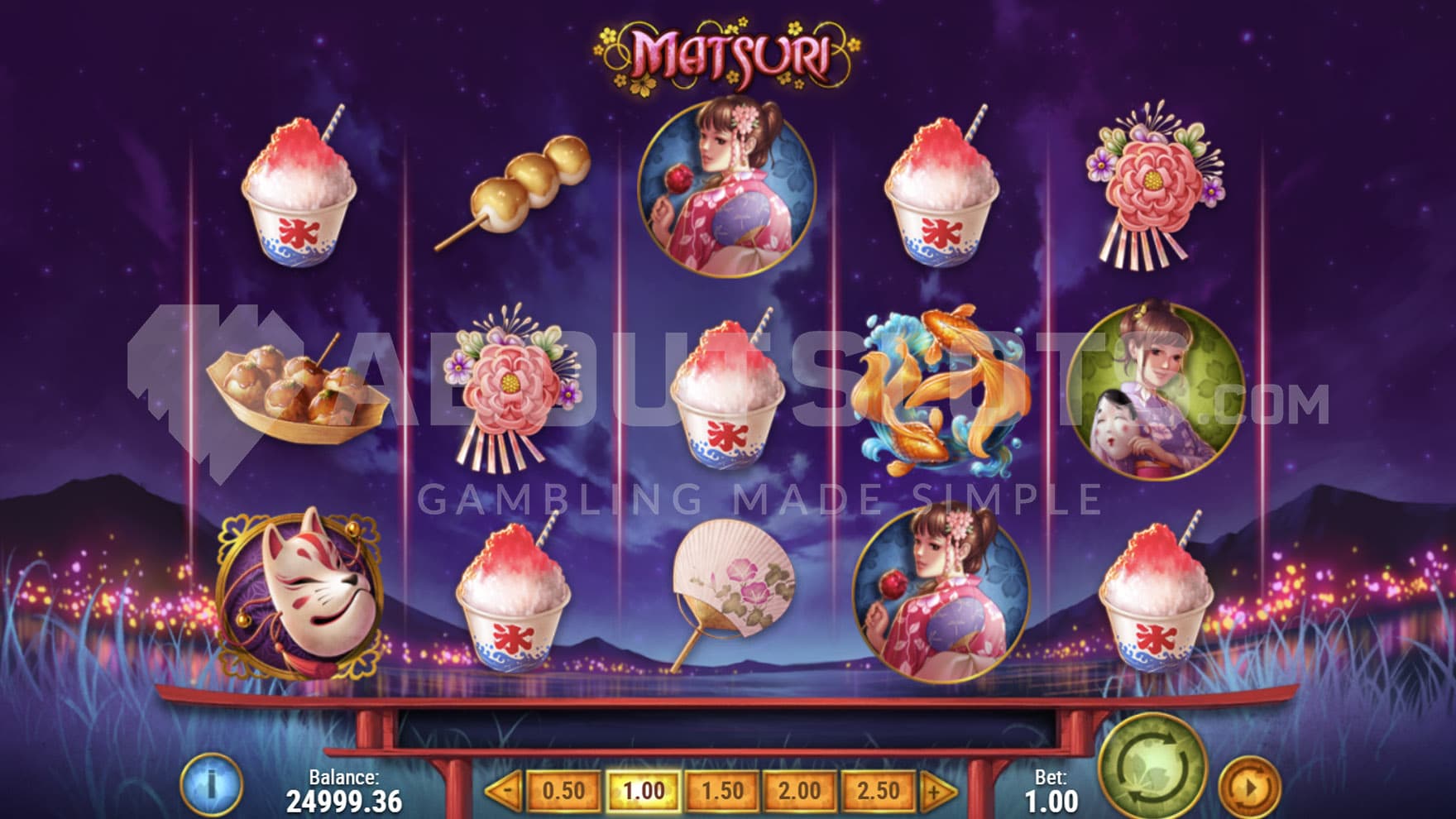Pick the 2.50 bet value
This screenshot has width=1456, height=819.
(877, 792)
